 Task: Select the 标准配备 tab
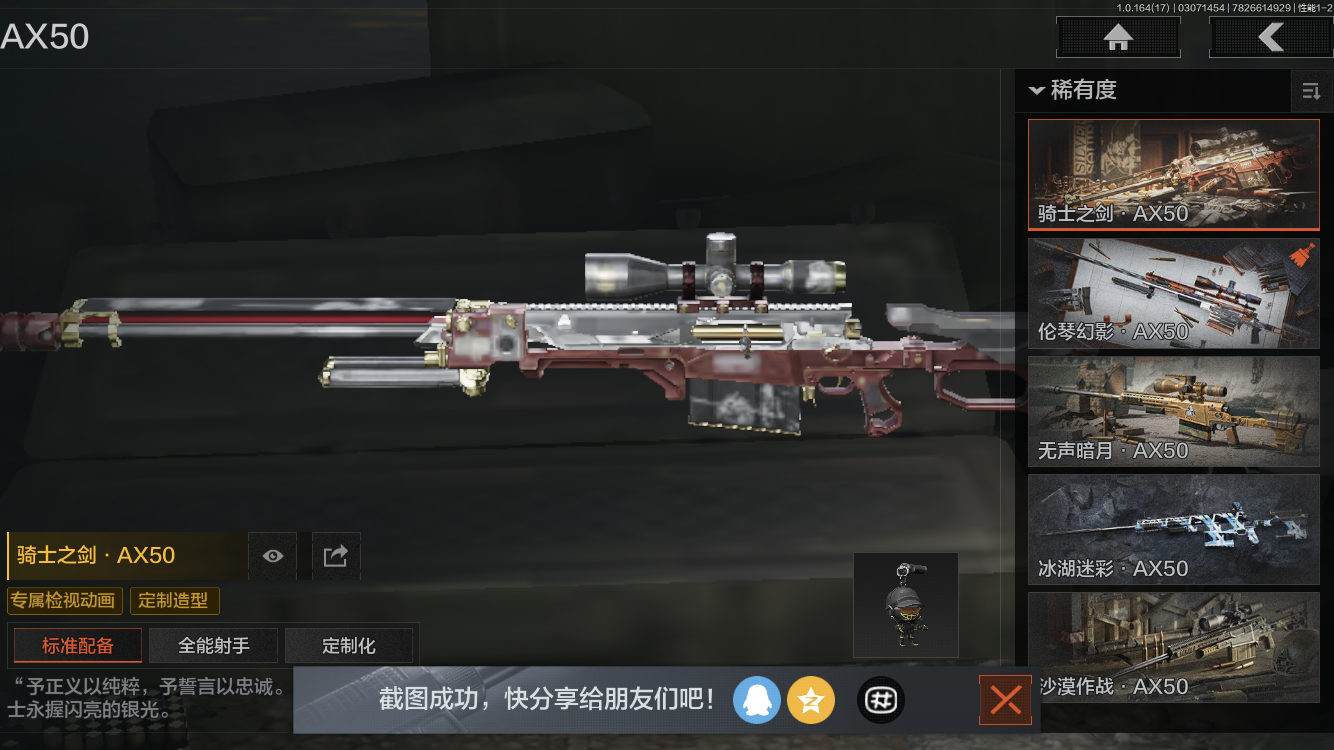pos(77,645)
